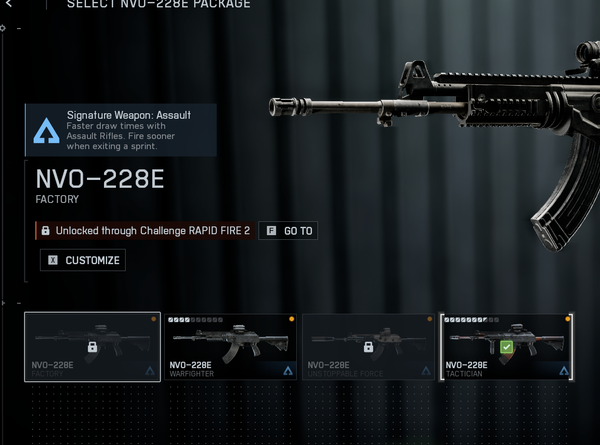Screen dimensions: 600x445
Task: Click the Signature Weapon: Assault info panel
Action: 121,130
